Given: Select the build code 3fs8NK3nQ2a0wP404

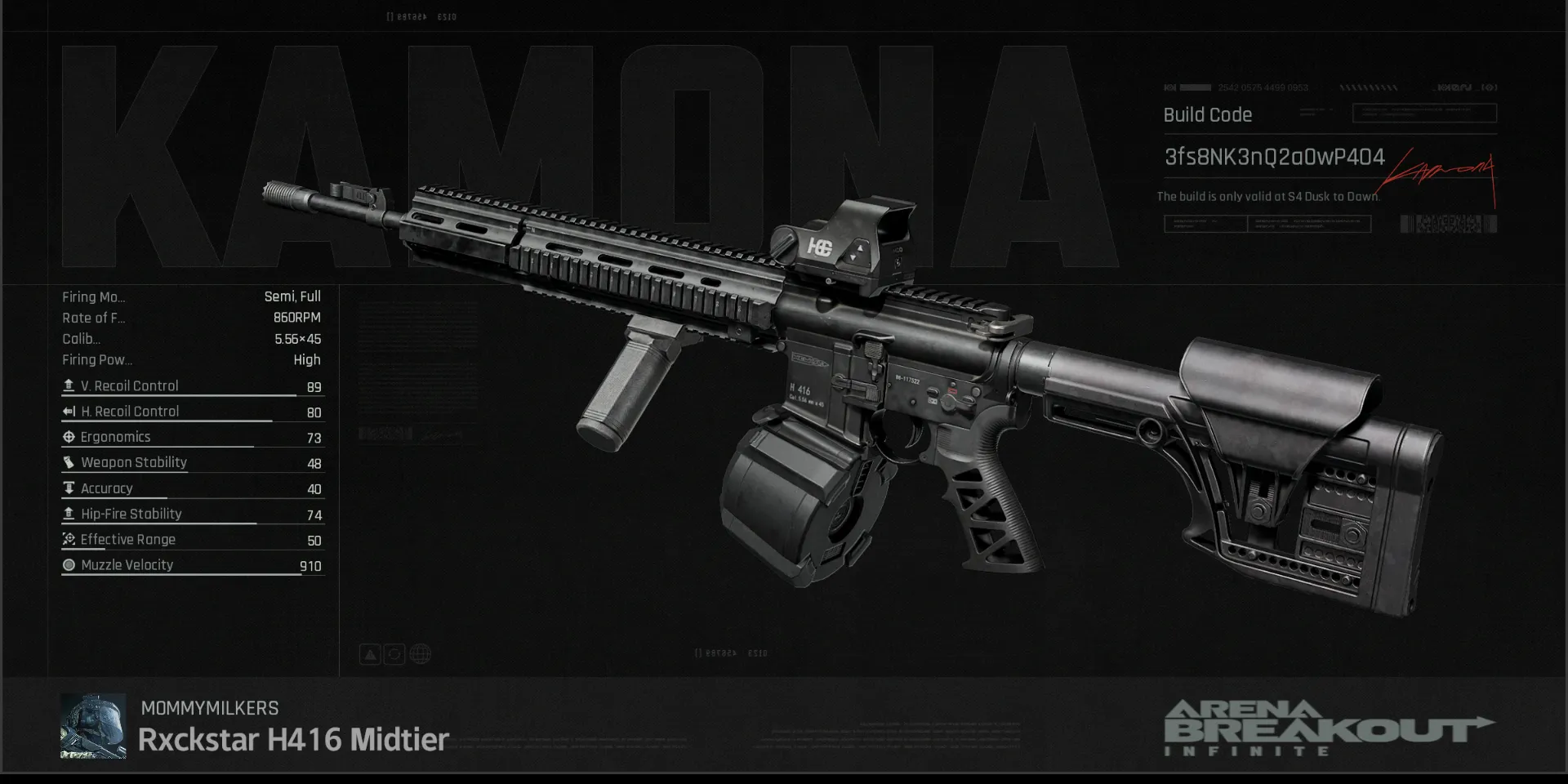Looking at the screenshot, I should 1274,157.
